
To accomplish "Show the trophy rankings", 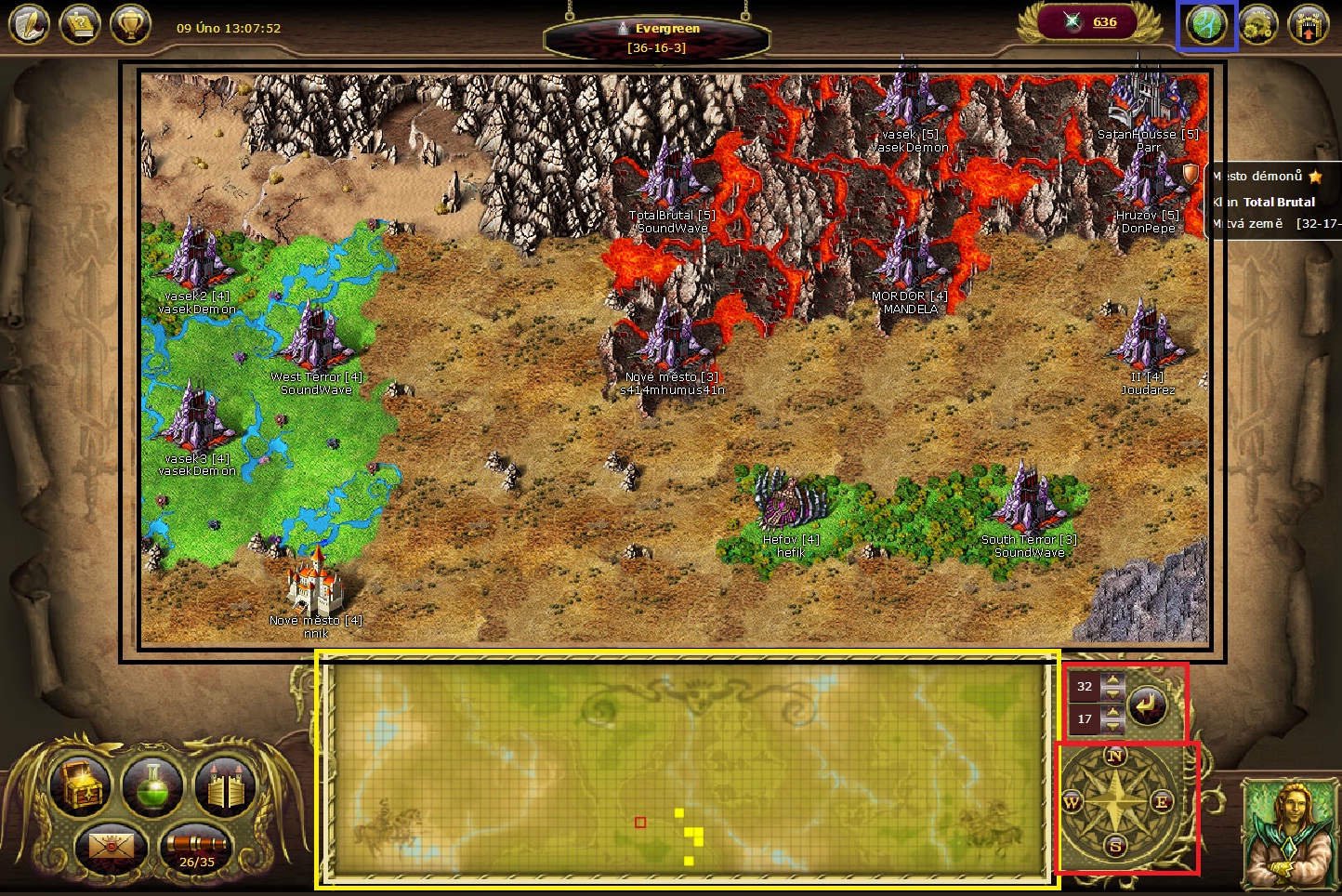I will click(x=130, y=25).
